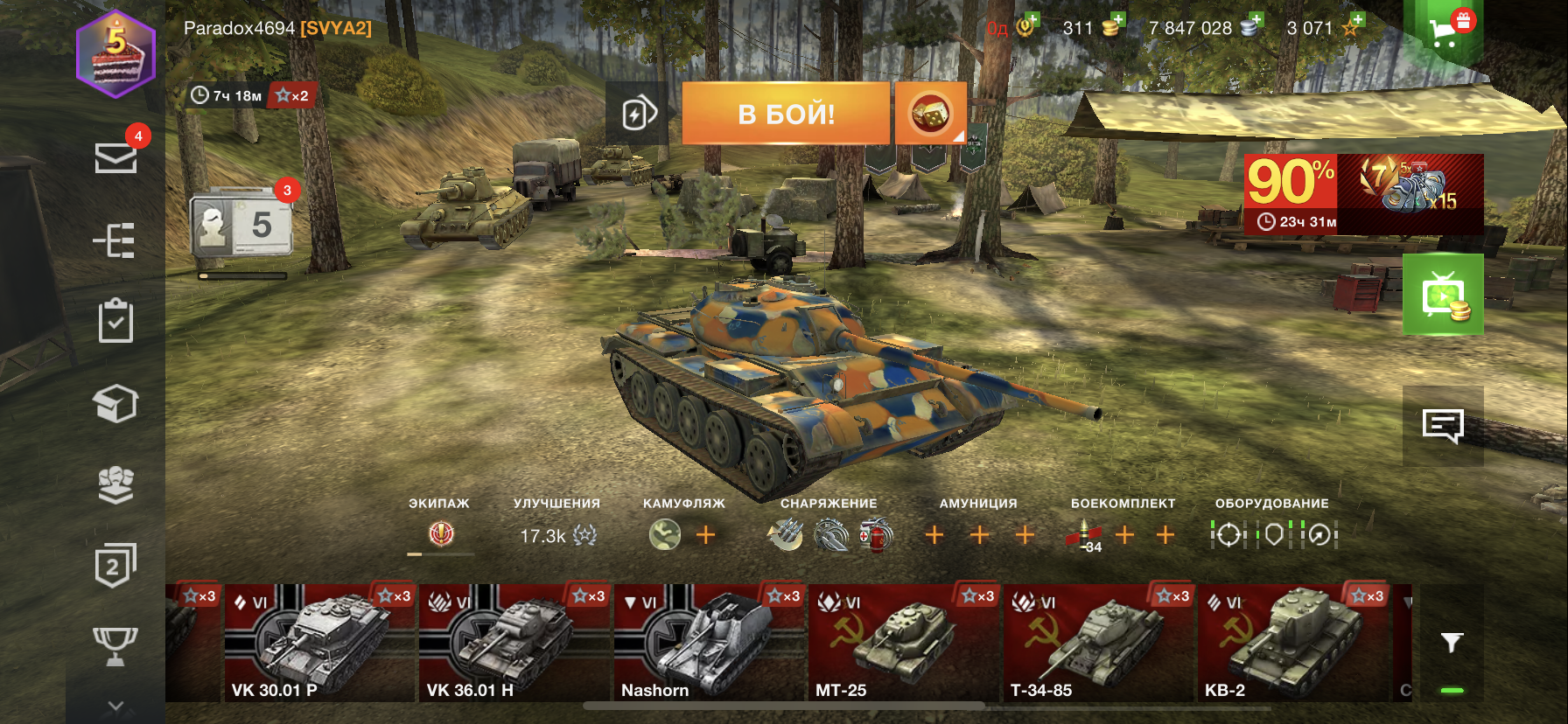1568x724 pixels.
Task: Open the missions clipboard icon
Action: click(x=115, y=321)
